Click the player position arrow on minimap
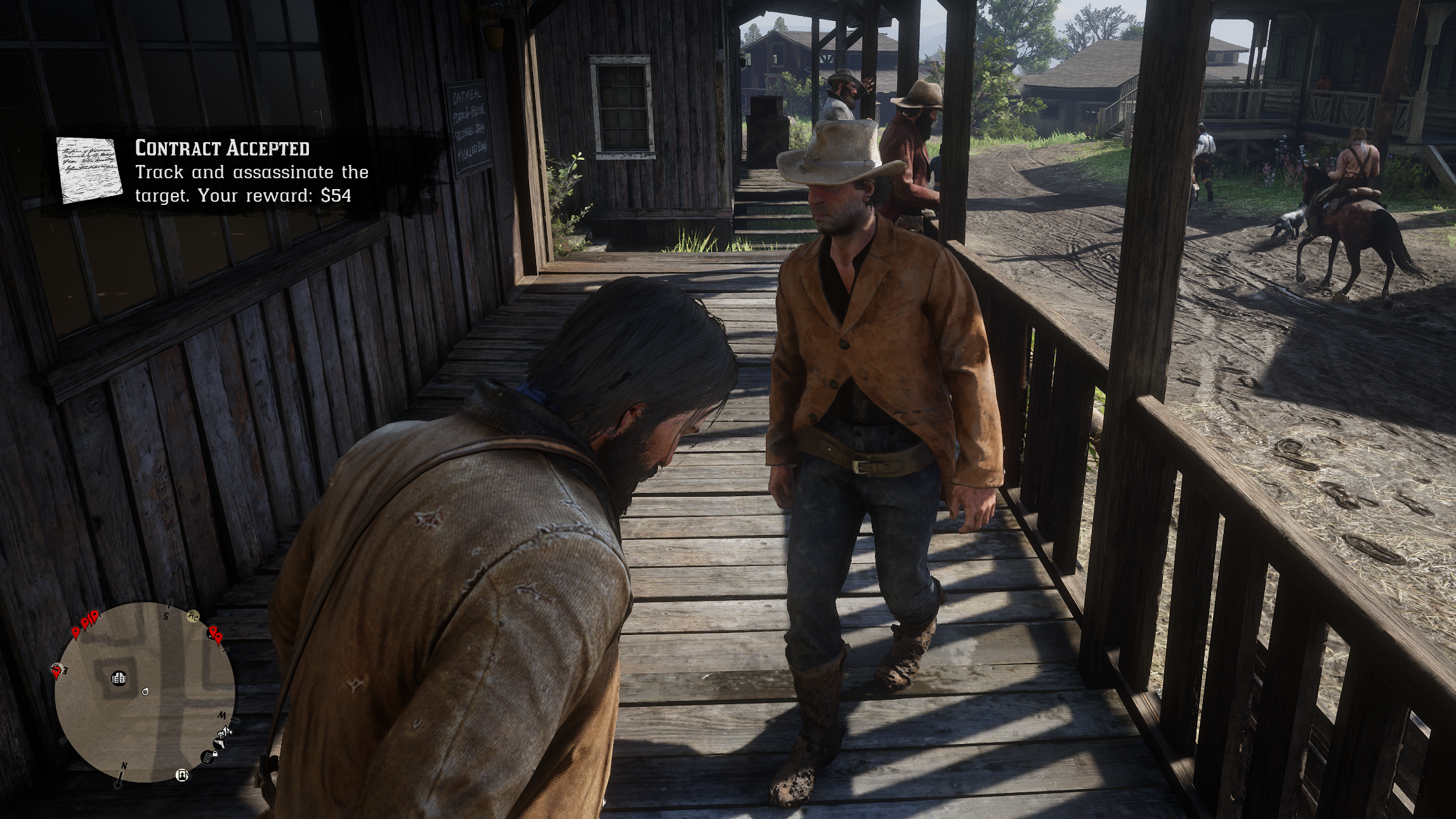This screenshot has width=1456, height=819. 145,691
